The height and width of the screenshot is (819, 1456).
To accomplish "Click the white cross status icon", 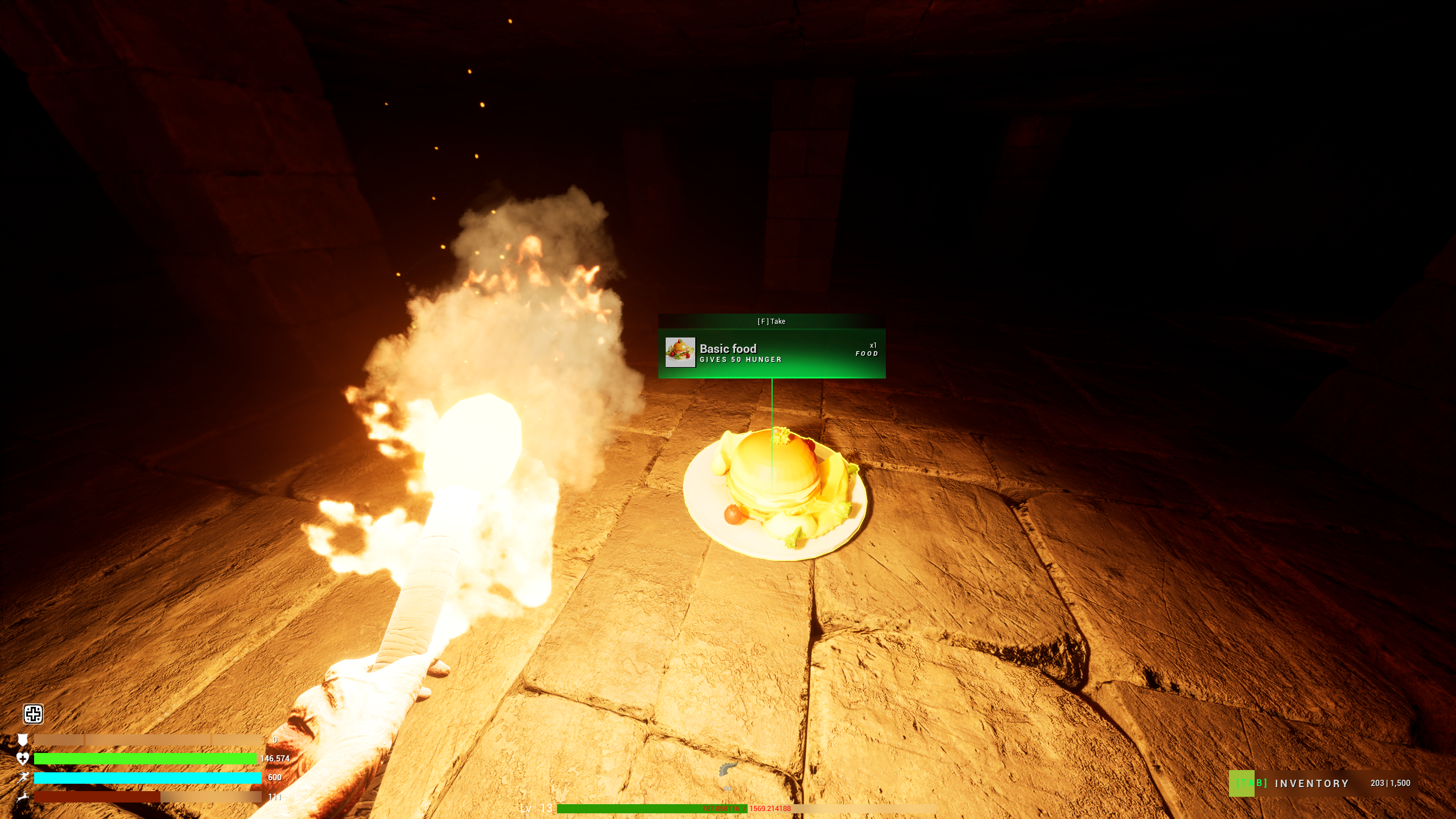I will pyautogui.click(x=33, y=714).
